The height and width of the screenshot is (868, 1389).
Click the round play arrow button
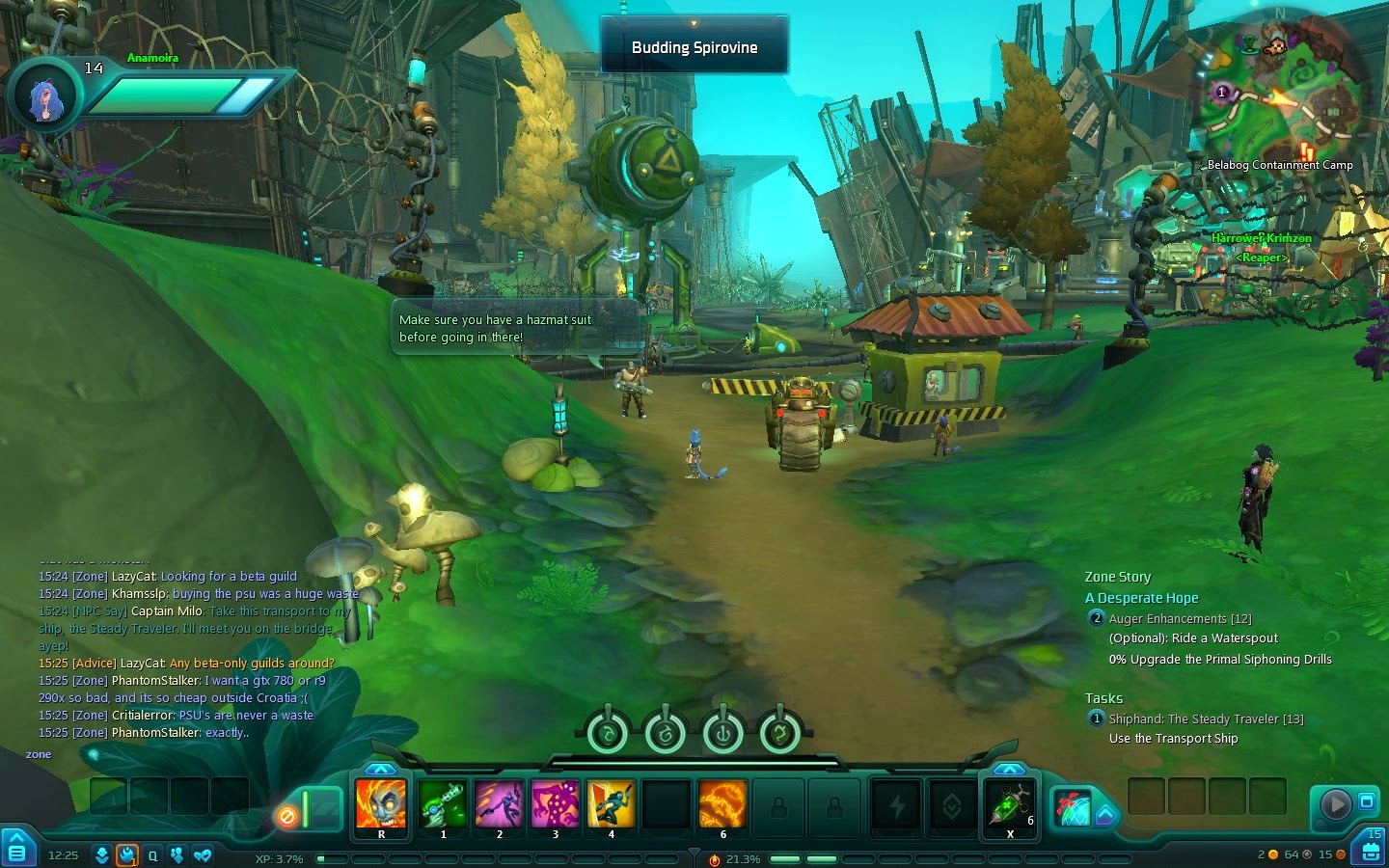(1335, 803)
